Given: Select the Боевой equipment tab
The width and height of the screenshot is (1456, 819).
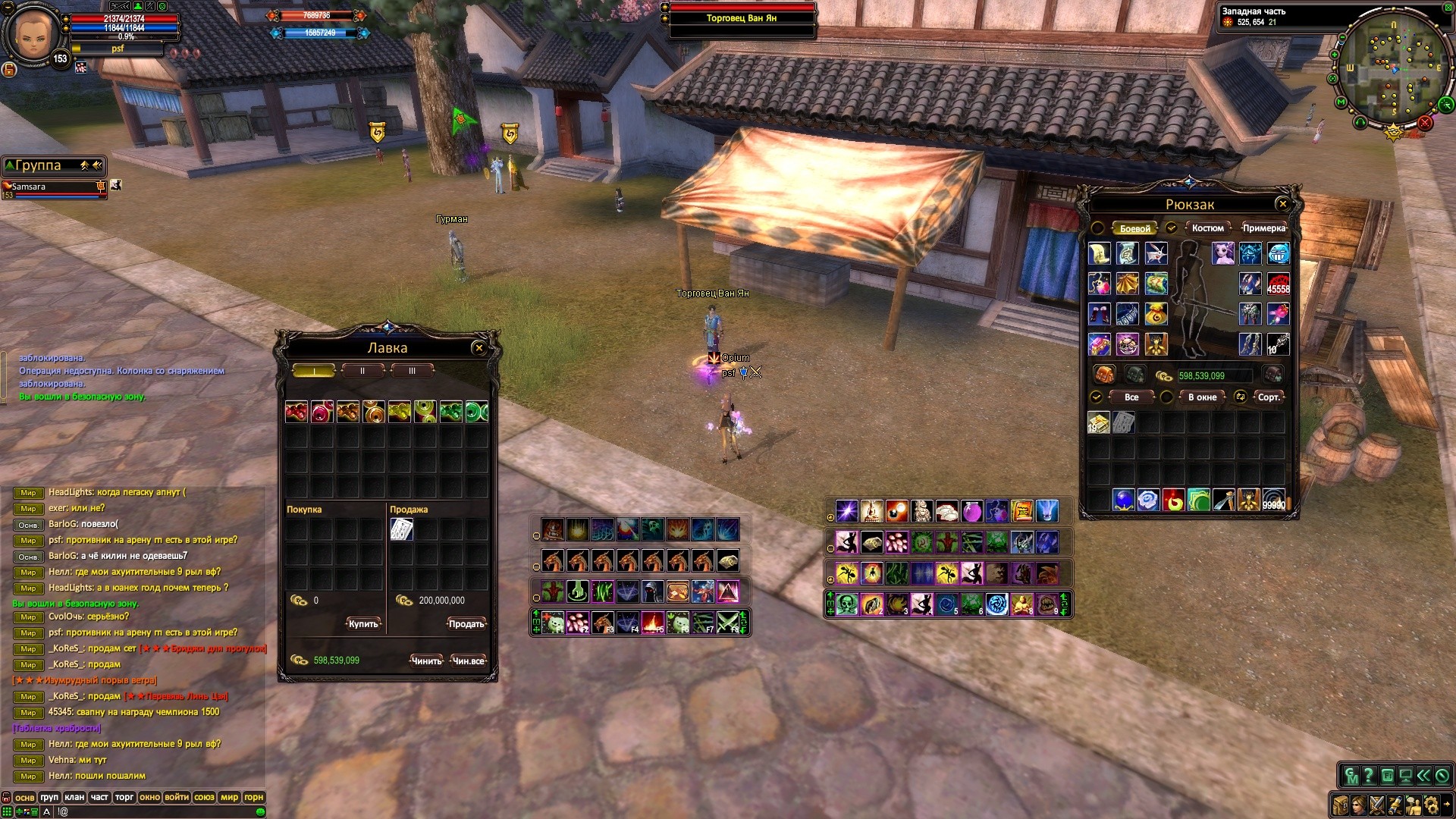Looking at the screenshot, I should click(1134, 228).
